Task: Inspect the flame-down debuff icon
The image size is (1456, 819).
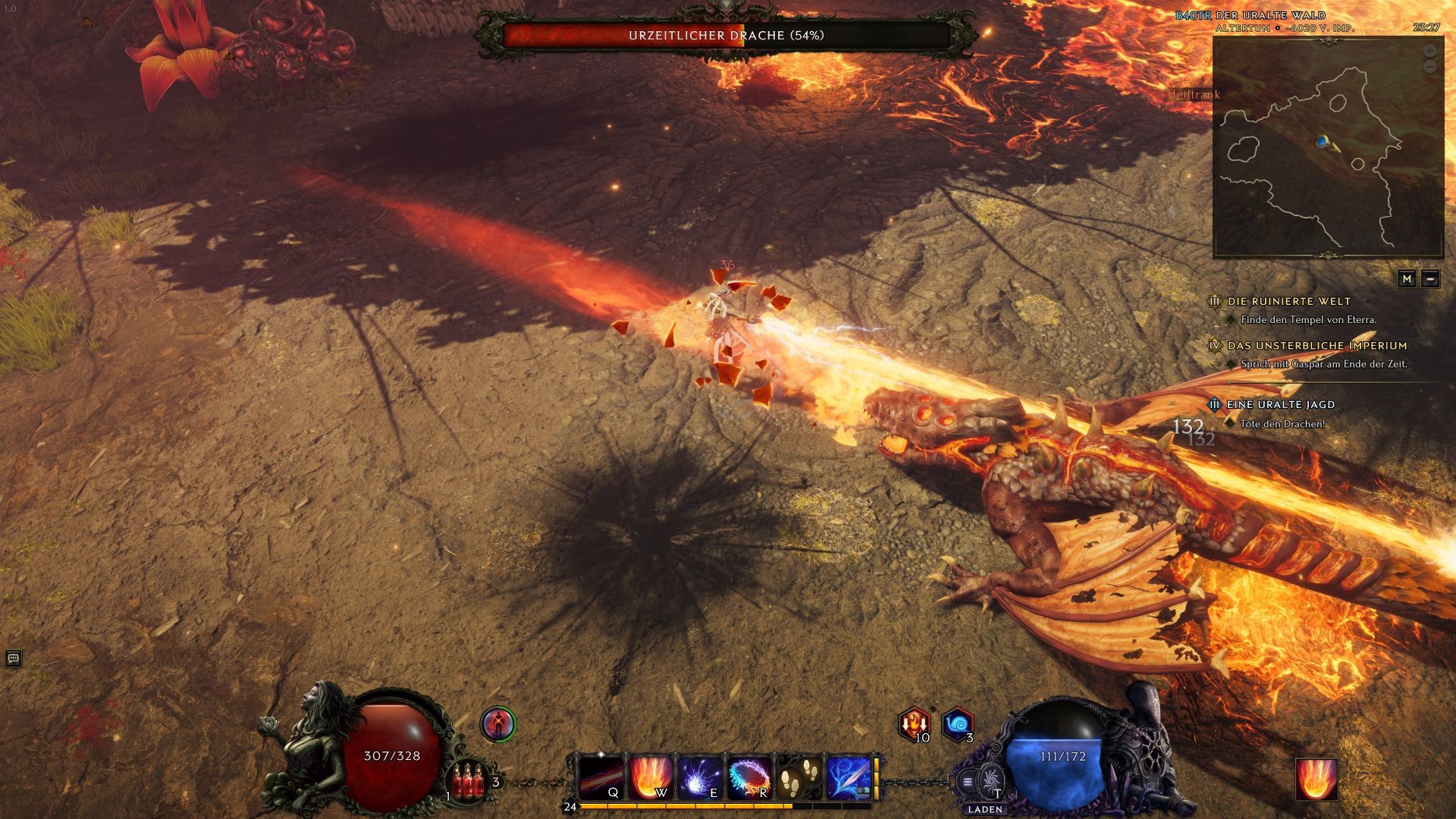Action: [913, 723]
